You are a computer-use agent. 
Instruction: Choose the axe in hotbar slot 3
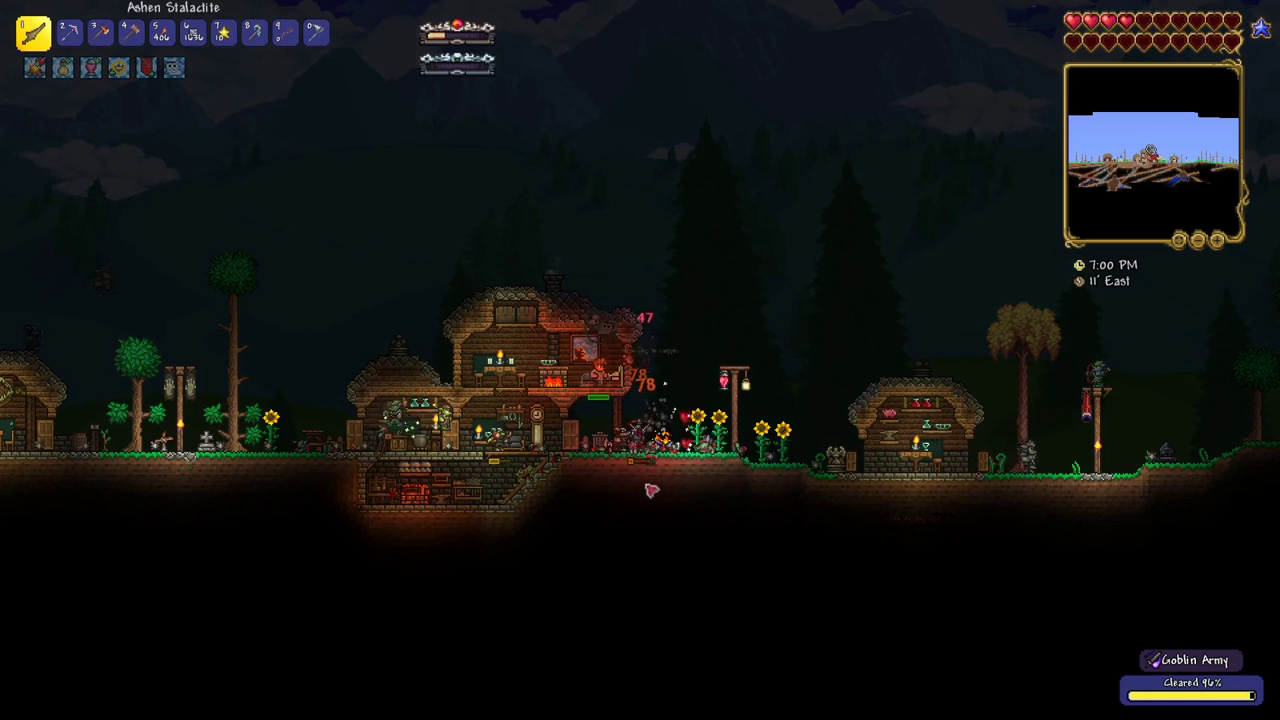coord(100,33)
